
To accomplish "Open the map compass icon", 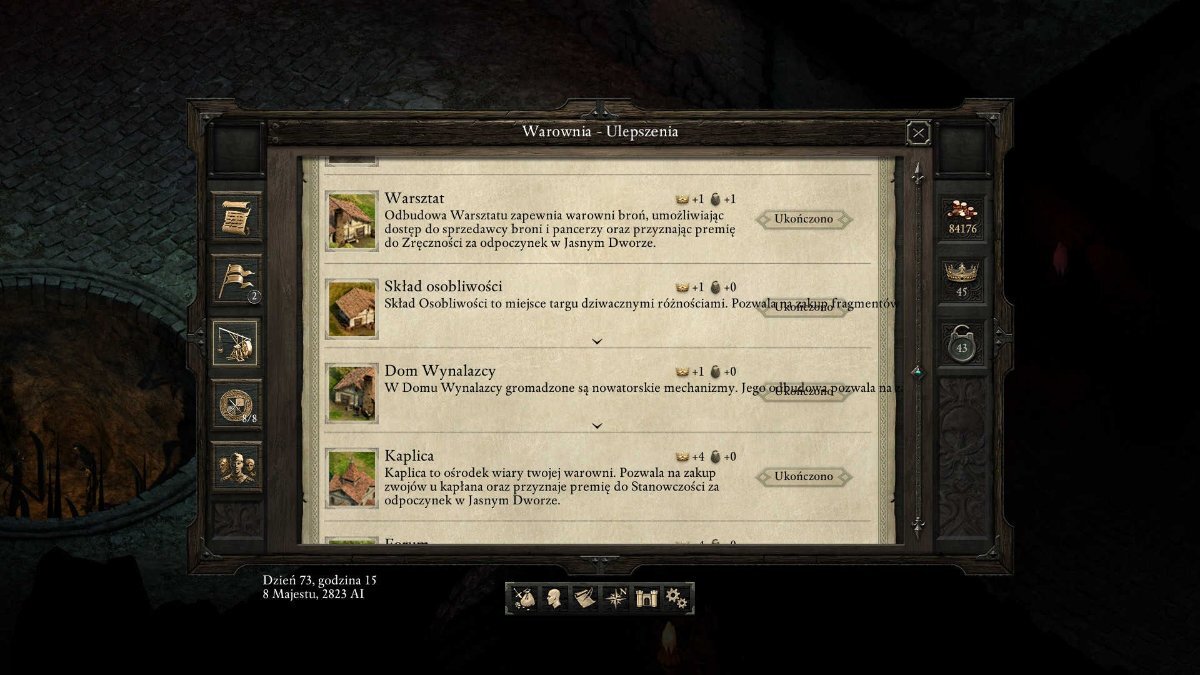I will pyautogui.click(x=614, y=598).
